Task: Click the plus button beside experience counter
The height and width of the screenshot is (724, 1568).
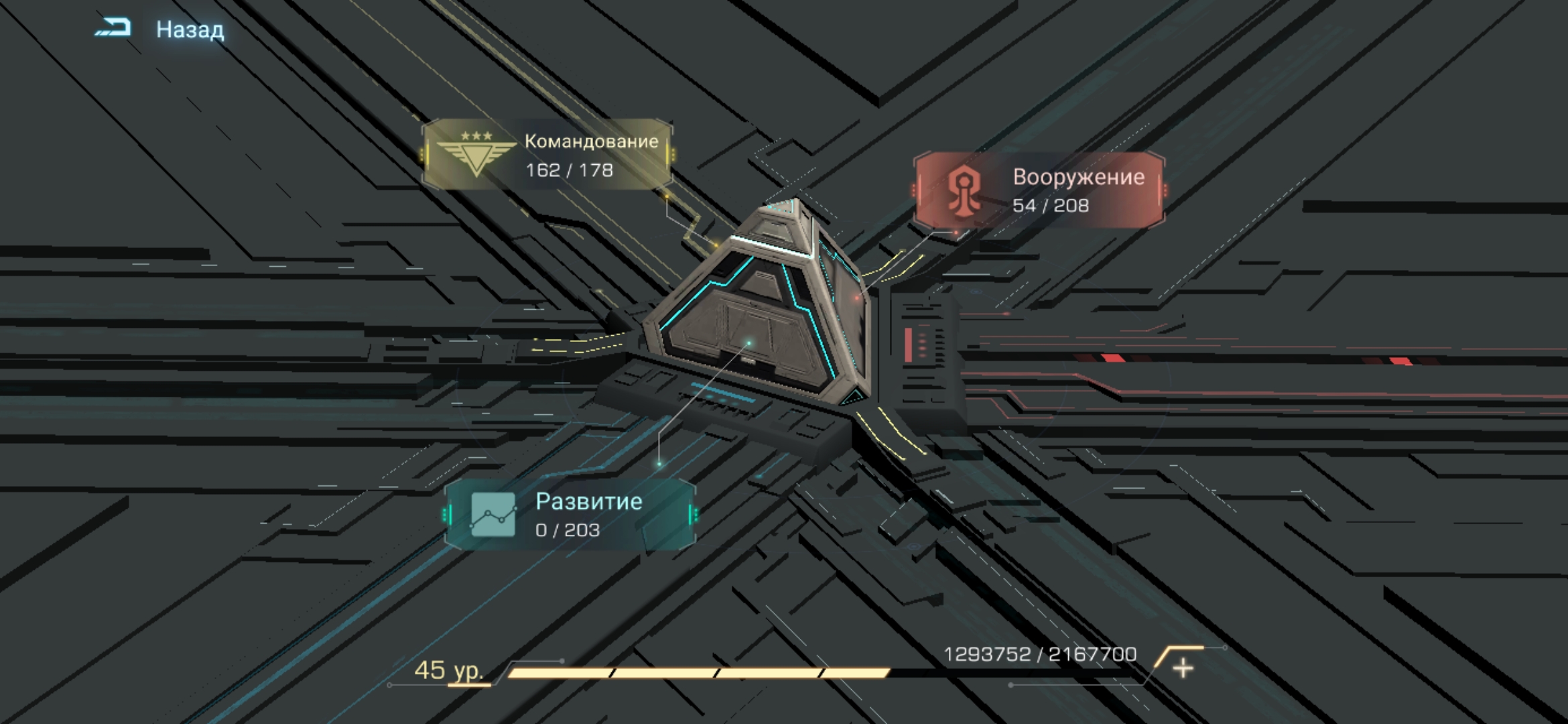Action: coord(1183,667)
